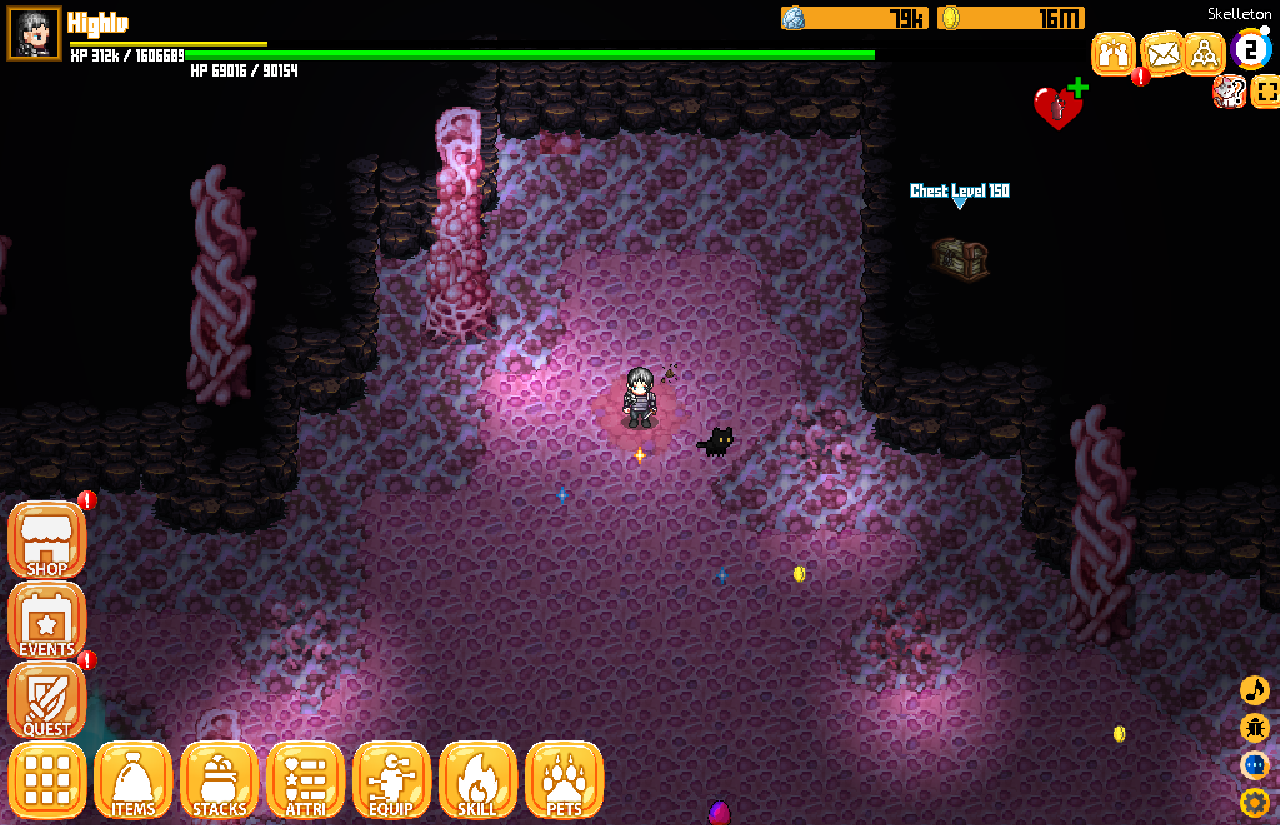Open the grid main menu button
1280x825 pixels.
tap(47, 780)
